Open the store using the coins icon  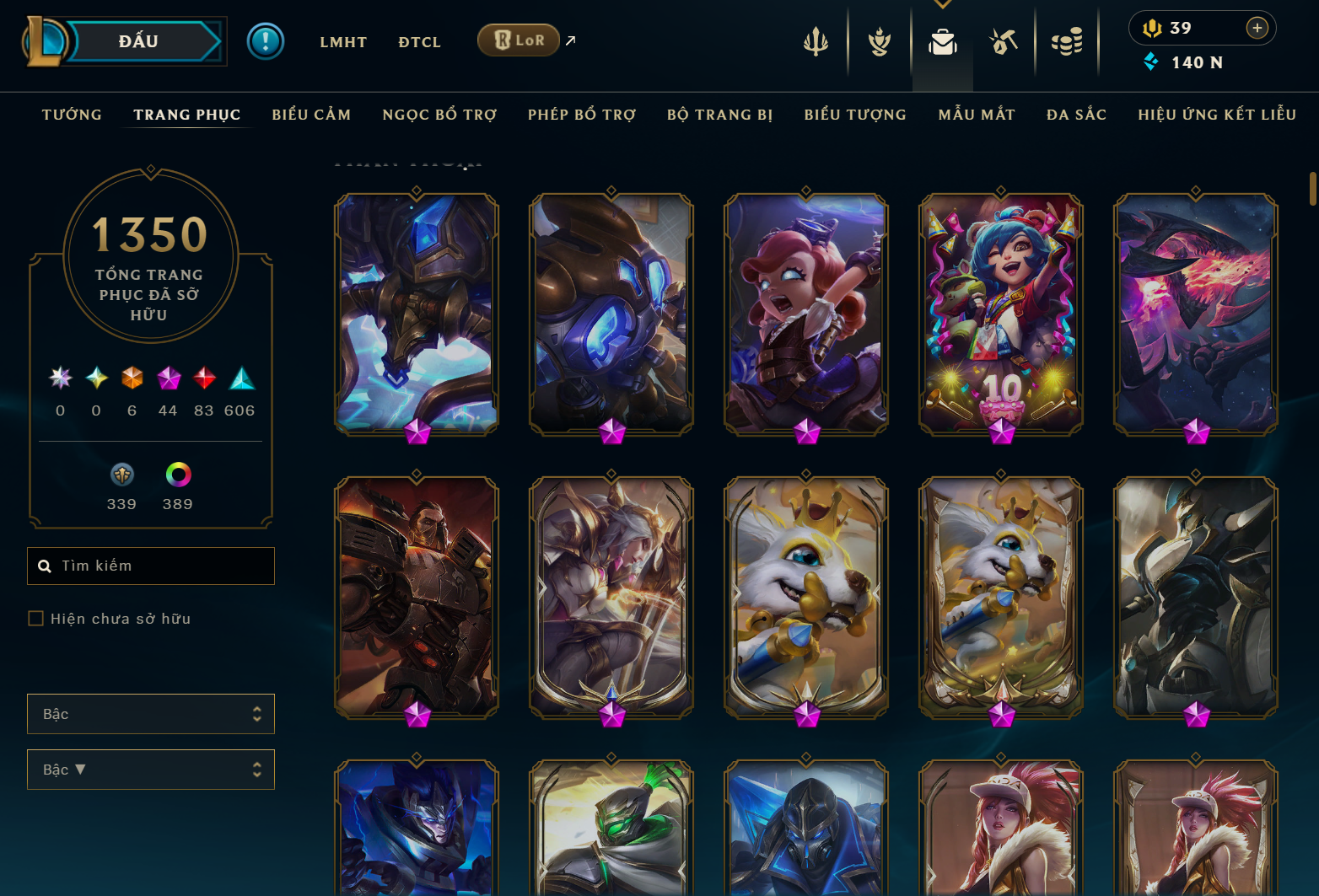(1067, 40)
